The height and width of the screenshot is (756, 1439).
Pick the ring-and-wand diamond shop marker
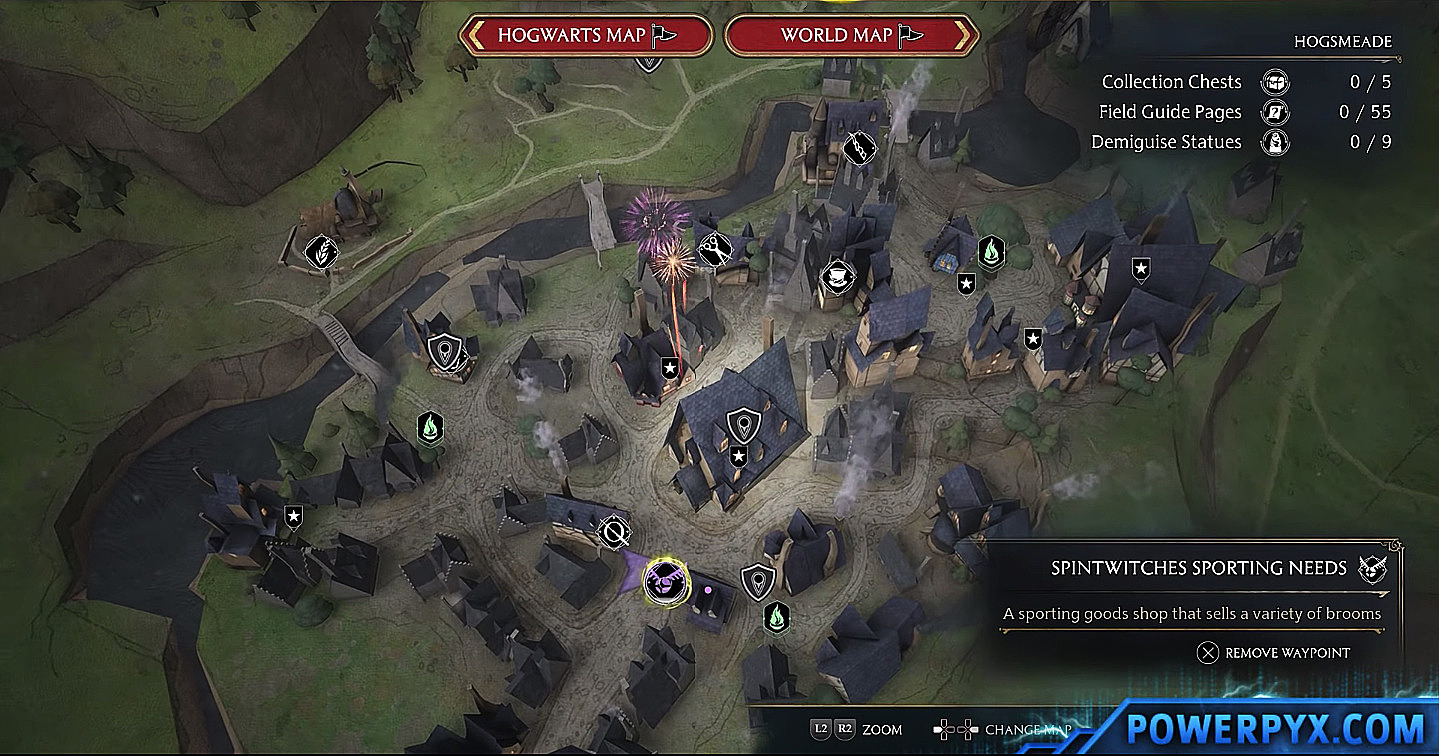(x=613, y=533)
